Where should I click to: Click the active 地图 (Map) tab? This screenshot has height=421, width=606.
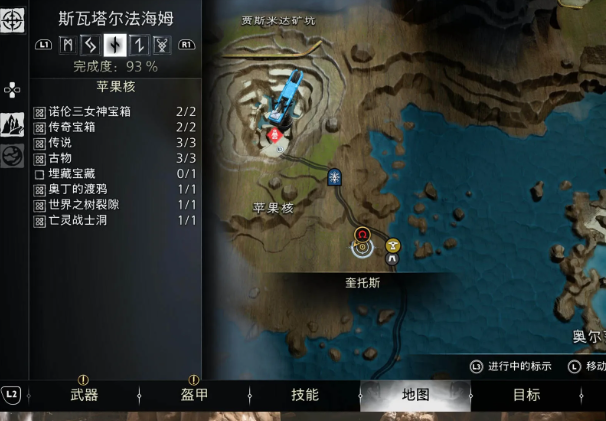coord(415,395)
